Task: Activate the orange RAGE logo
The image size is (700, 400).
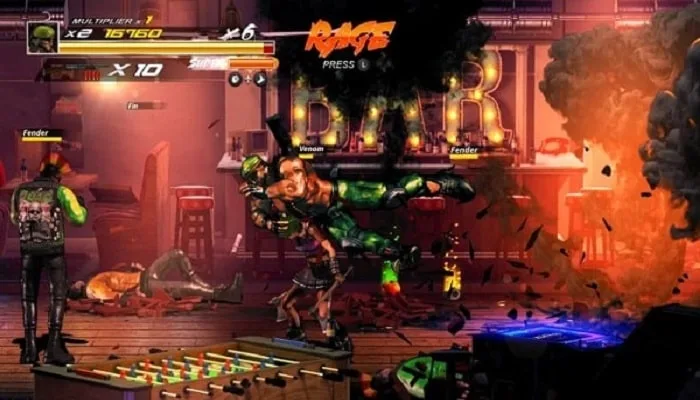Action: coord(349,37)
